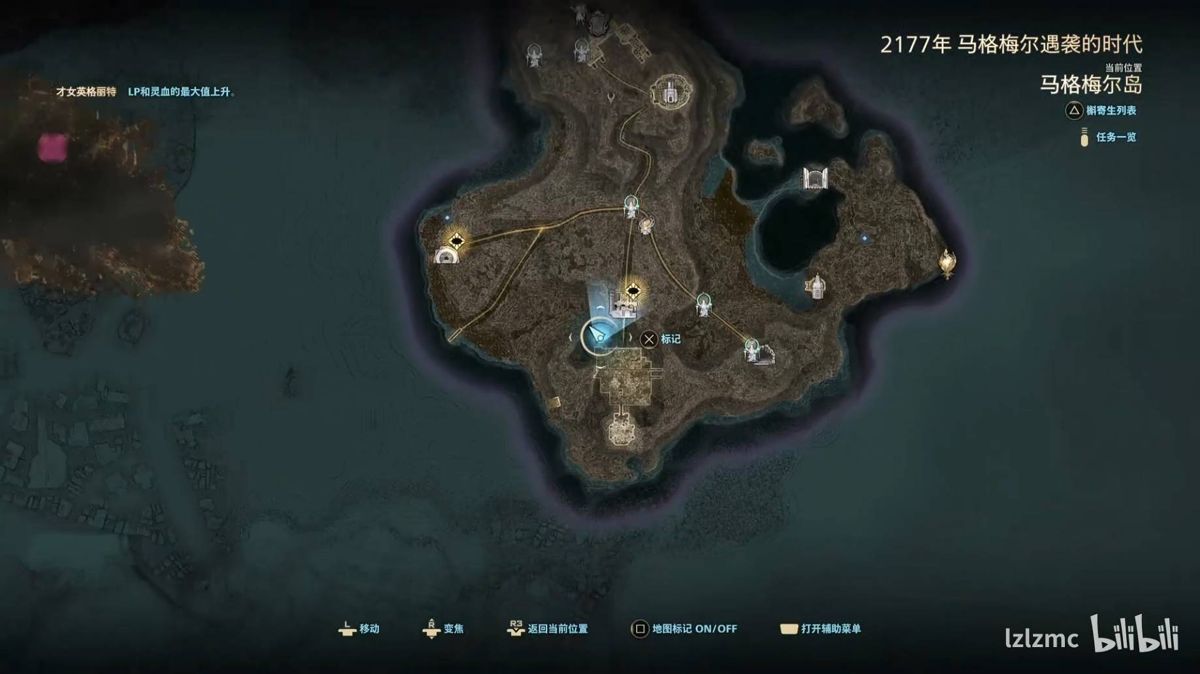Select the large palace landmark at the island's south
Viewport: 1200px width, 674px height.
coord(620,431)
